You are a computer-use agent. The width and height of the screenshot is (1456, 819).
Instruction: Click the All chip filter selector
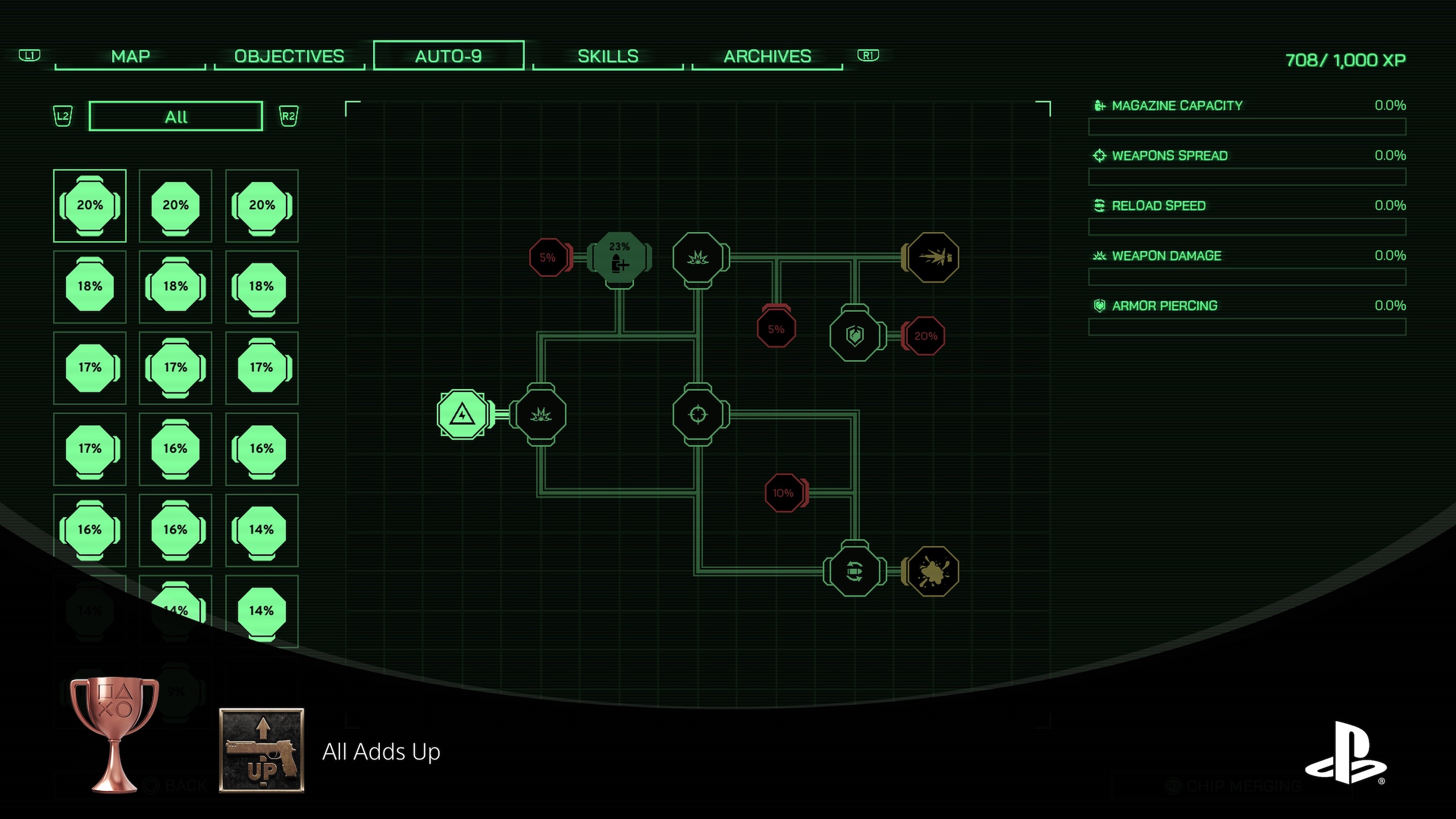(176, 117)
